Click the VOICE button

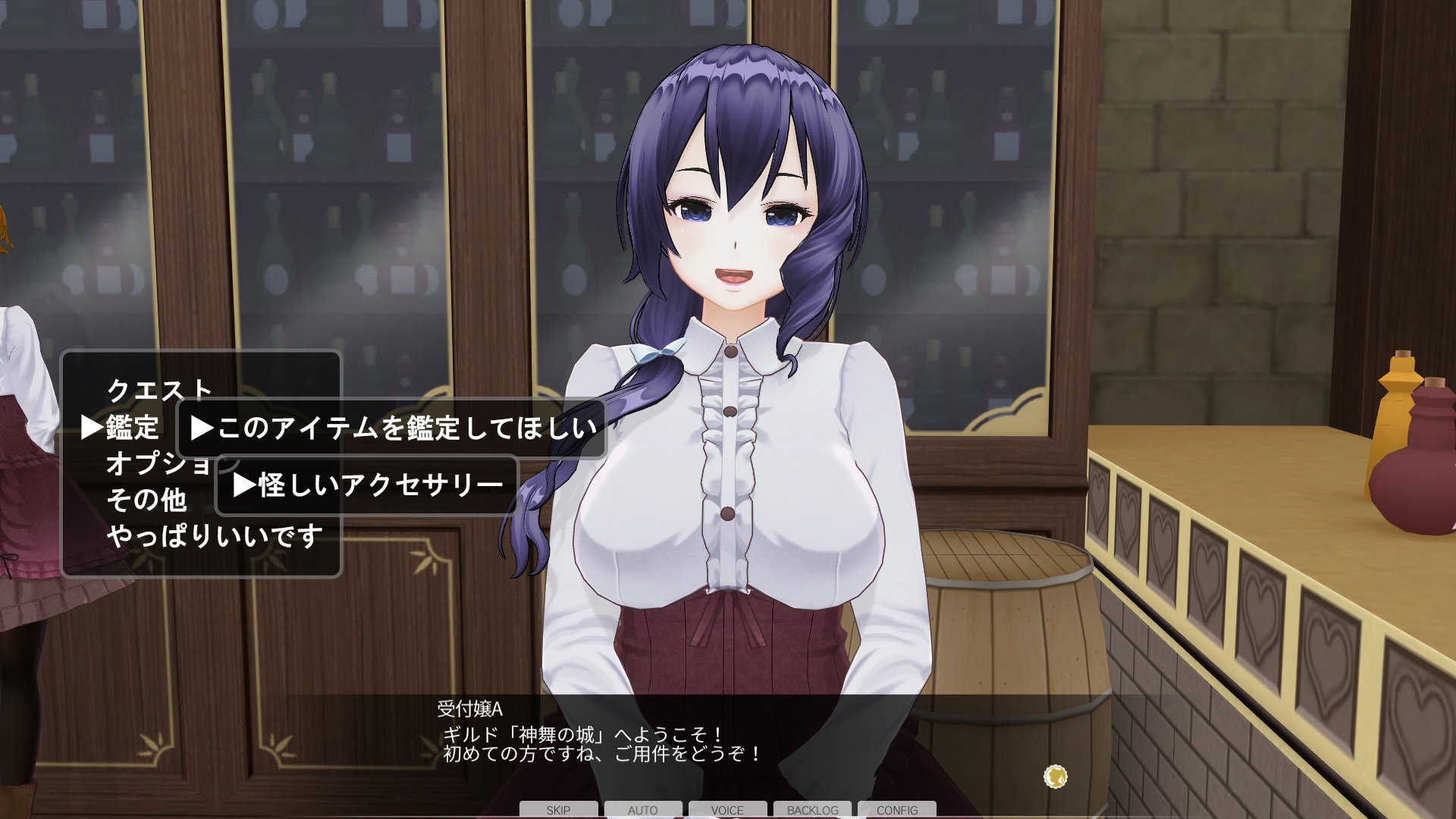(x=727, y=810)
